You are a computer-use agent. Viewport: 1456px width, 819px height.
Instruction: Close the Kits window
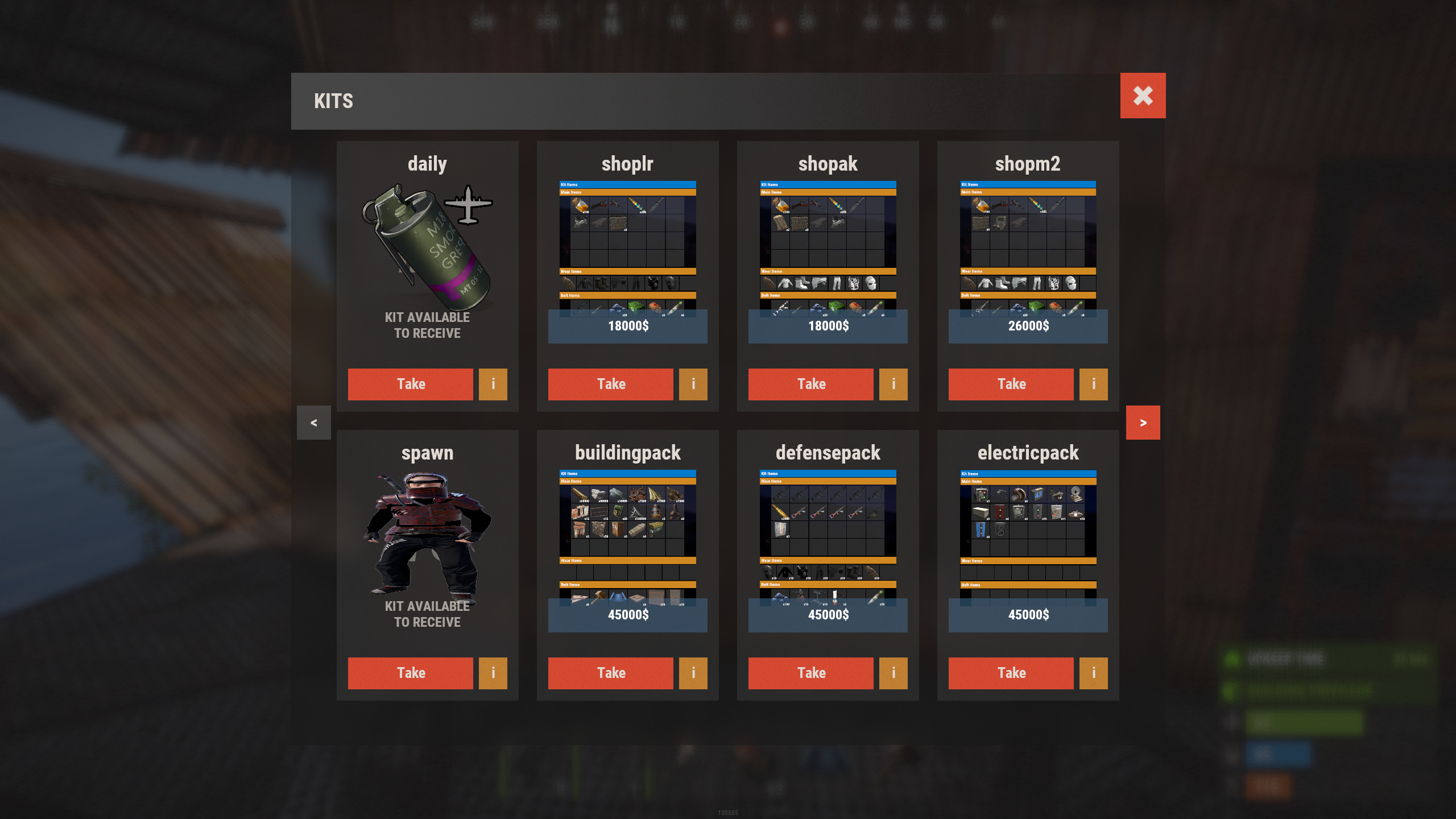pyautogui.click(x=1143, y=96)
